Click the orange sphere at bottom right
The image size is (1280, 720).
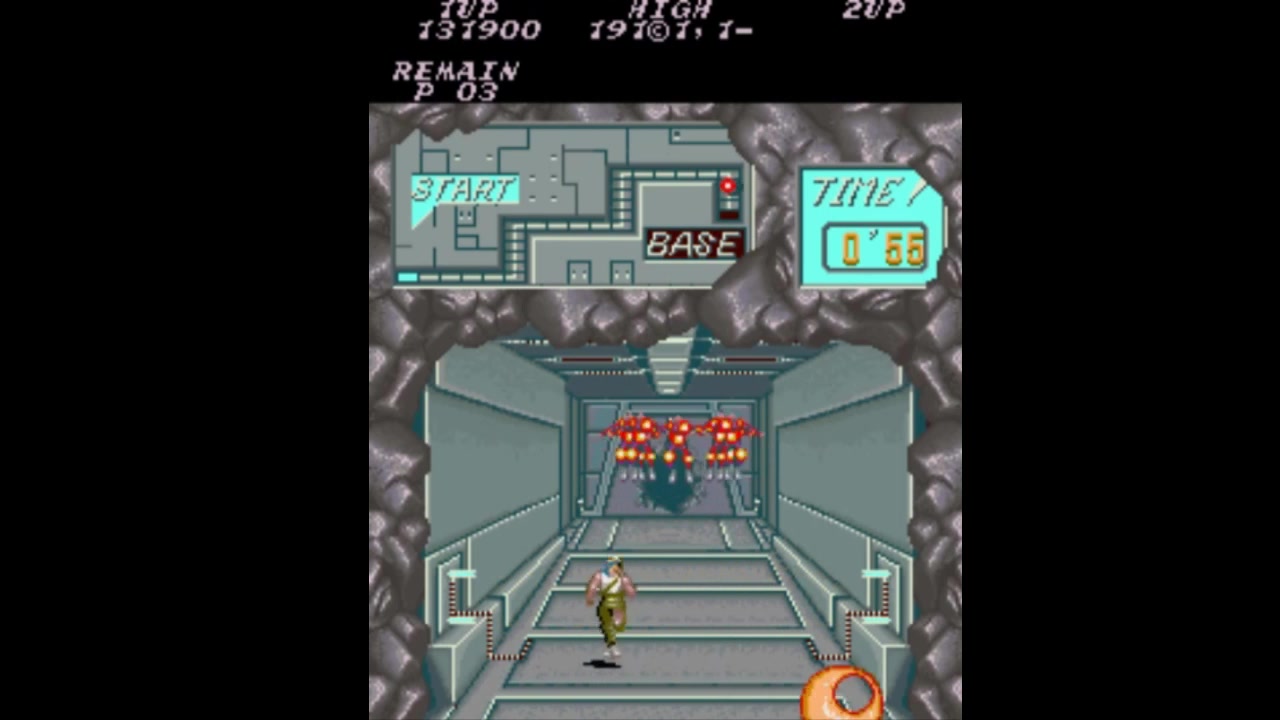[840, 695]
